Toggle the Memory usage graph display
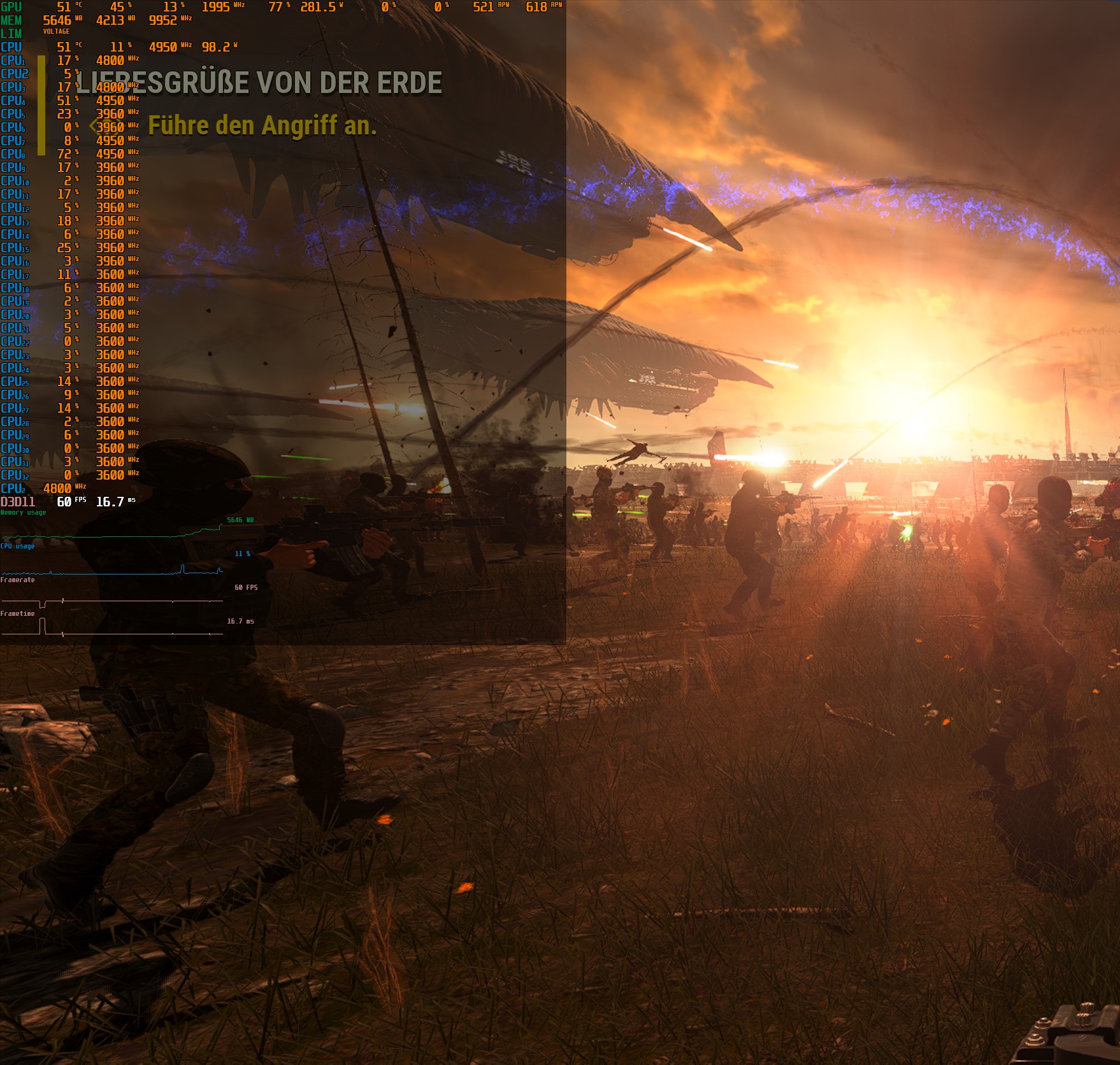Screen dimensions: 1120x1065 tap(22, 511)
